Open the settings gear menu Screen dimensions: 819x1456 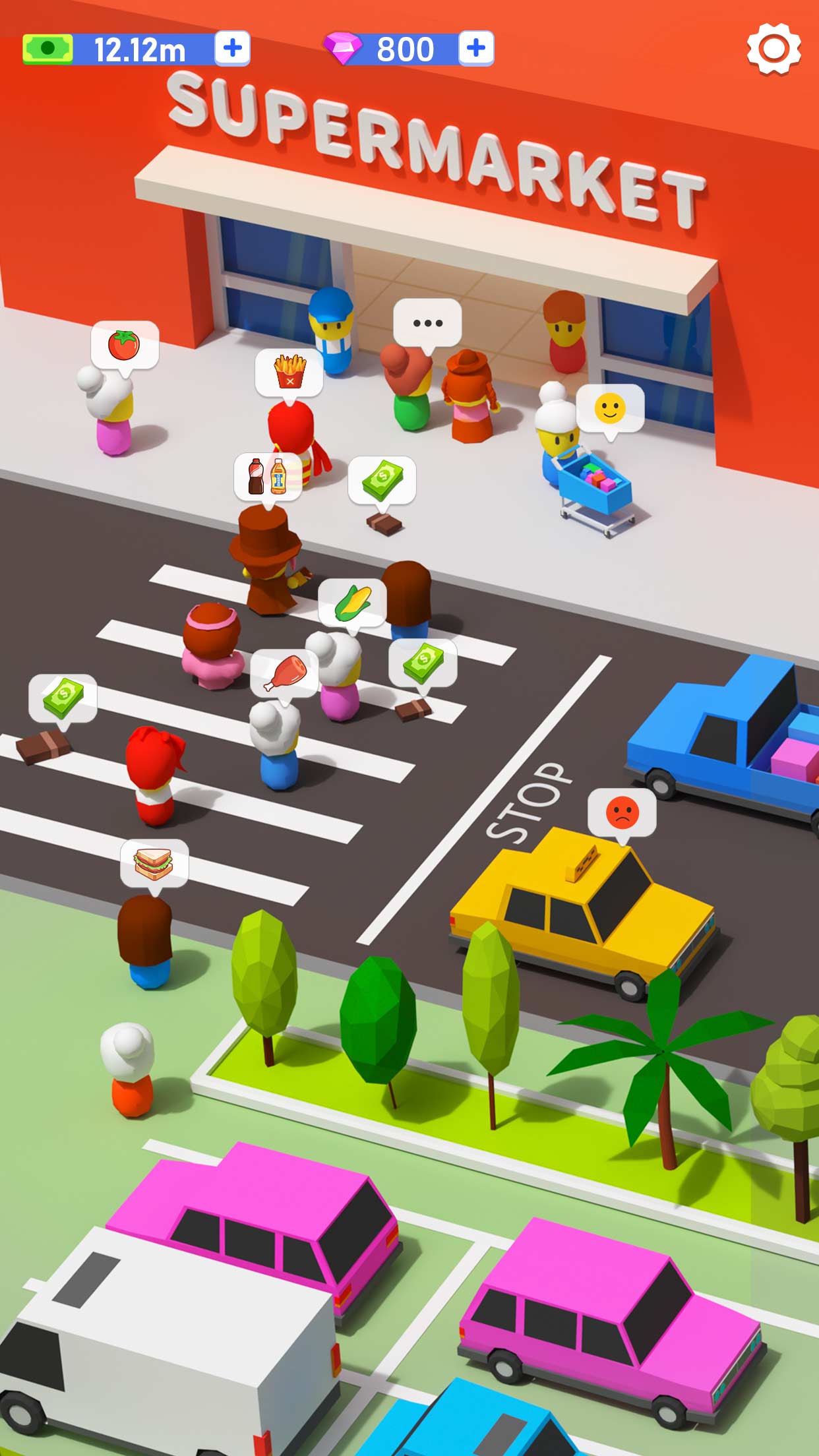point(773,49)
